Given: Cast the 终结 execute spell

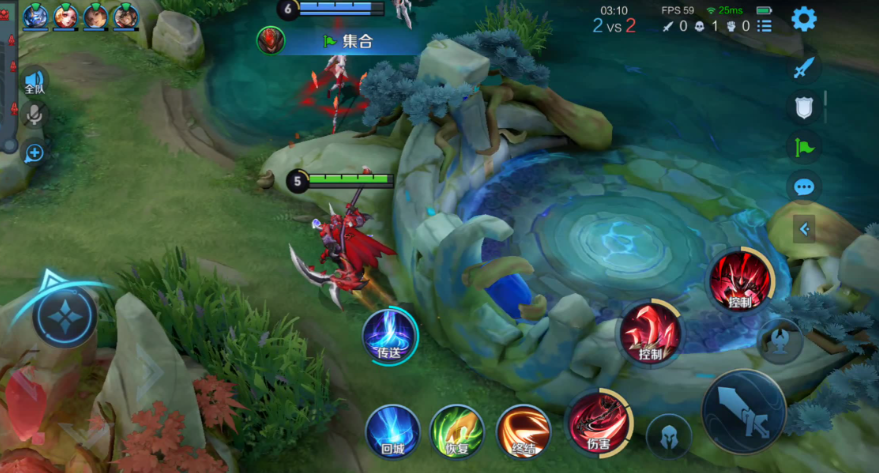Looking at the screenshot, I should point(523,431).
